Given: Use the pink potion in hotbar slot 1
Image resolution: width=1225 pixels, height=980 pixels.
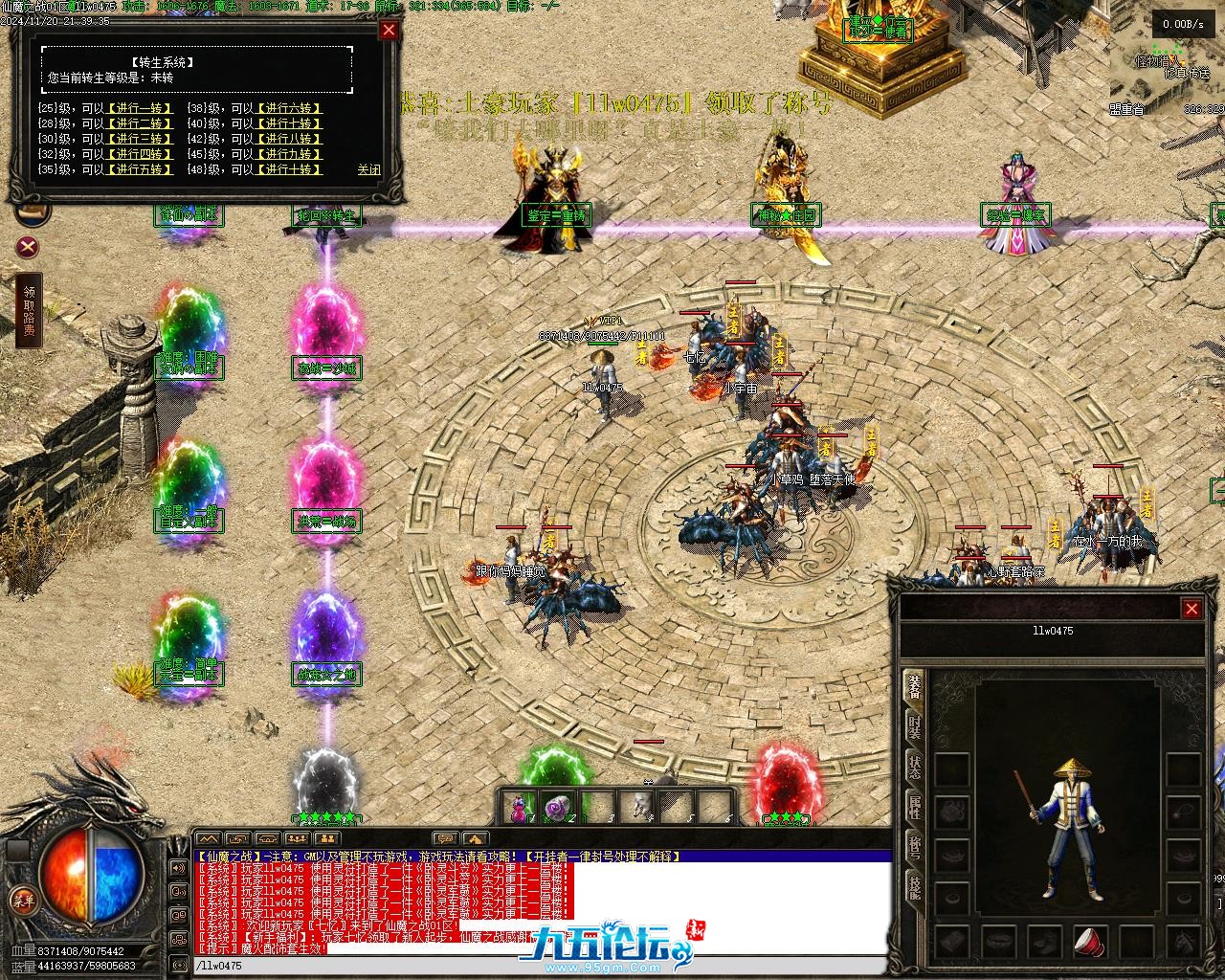Looking at the screenshot, I should [519, 808].
